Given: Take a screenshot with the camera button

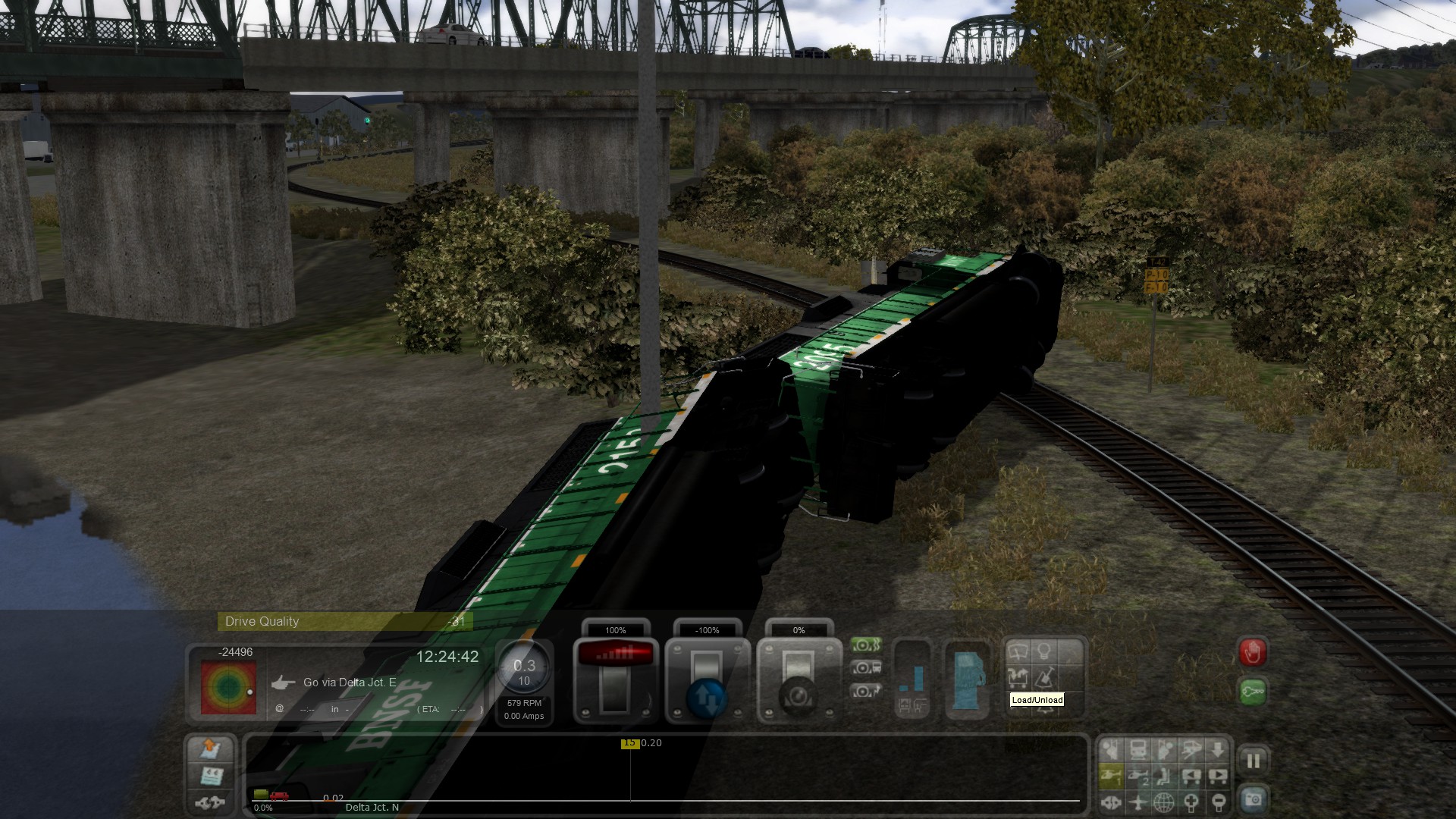Looking at the screenshot, I should coord(1253,799).
